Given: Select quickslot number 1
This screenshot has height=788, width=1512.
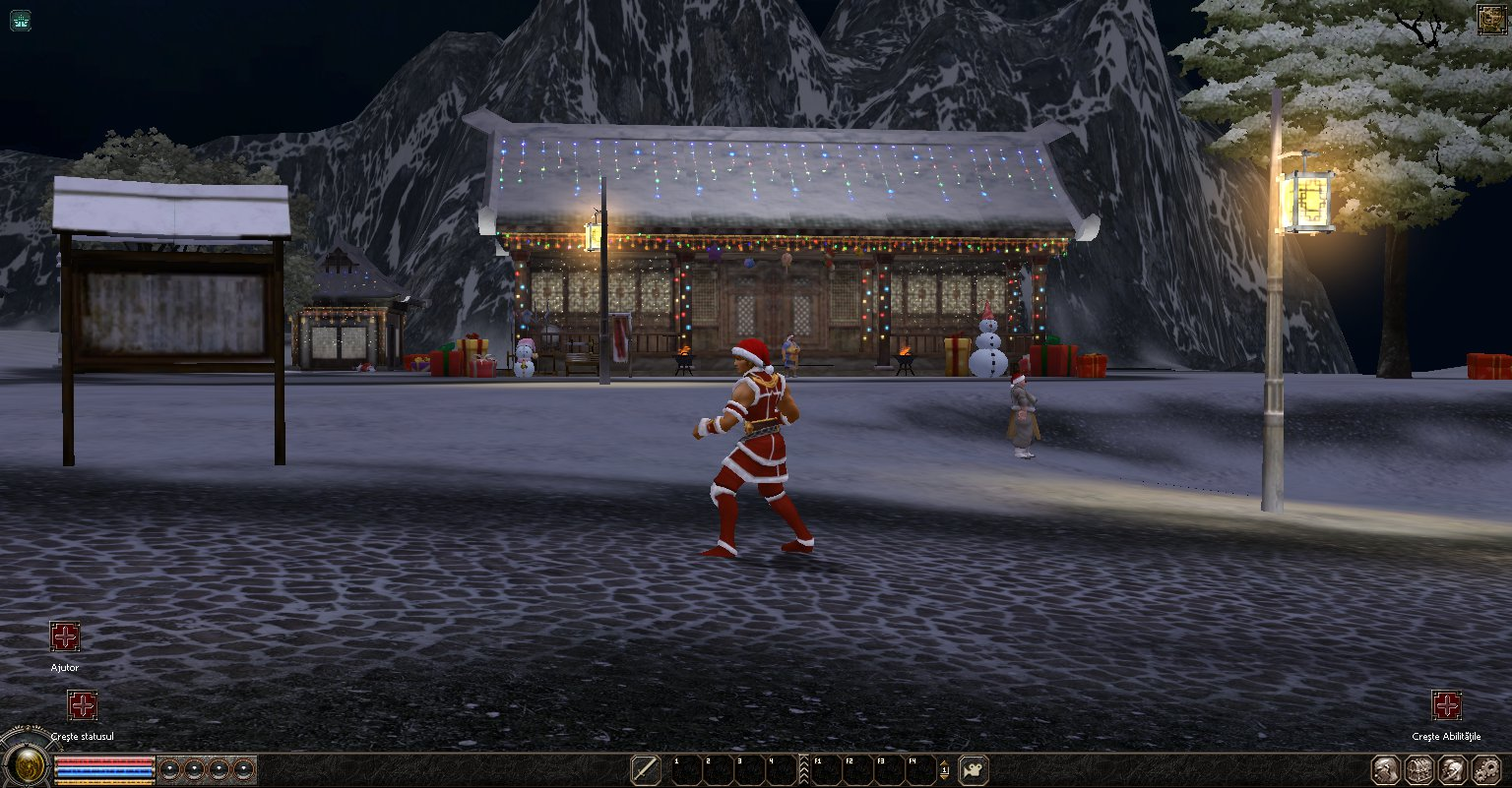Looking at the screenshot, I should (x=686, y=769).
